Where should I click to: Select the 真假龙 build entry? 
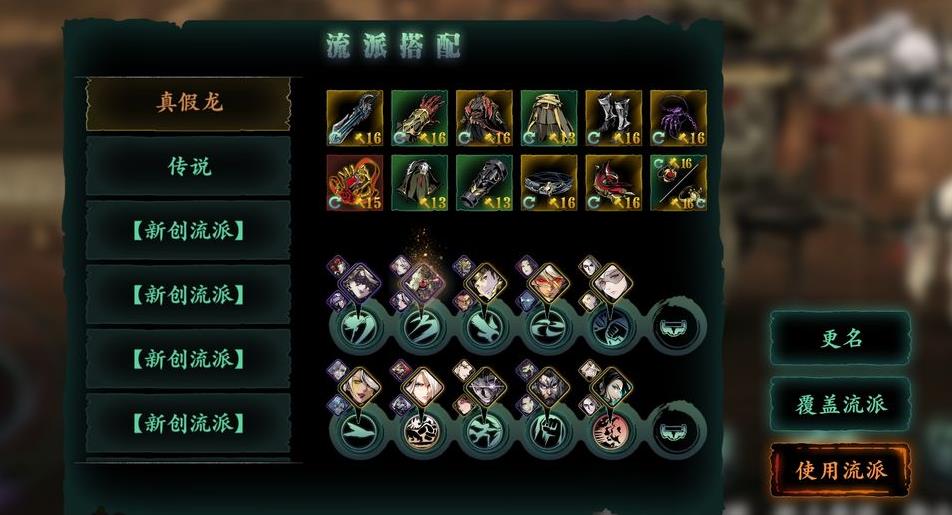[188, 103]
